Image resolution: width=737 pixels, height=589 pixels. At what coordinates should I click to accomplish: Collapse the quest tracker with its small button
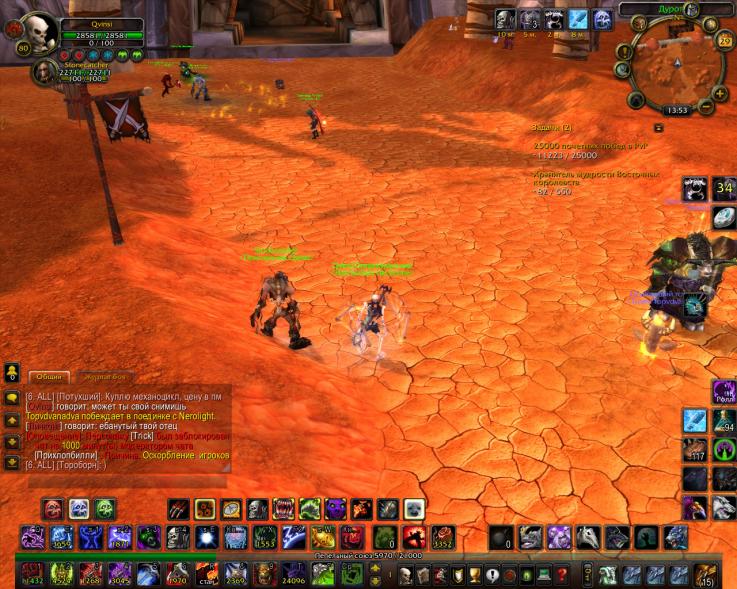click(658, 128)
